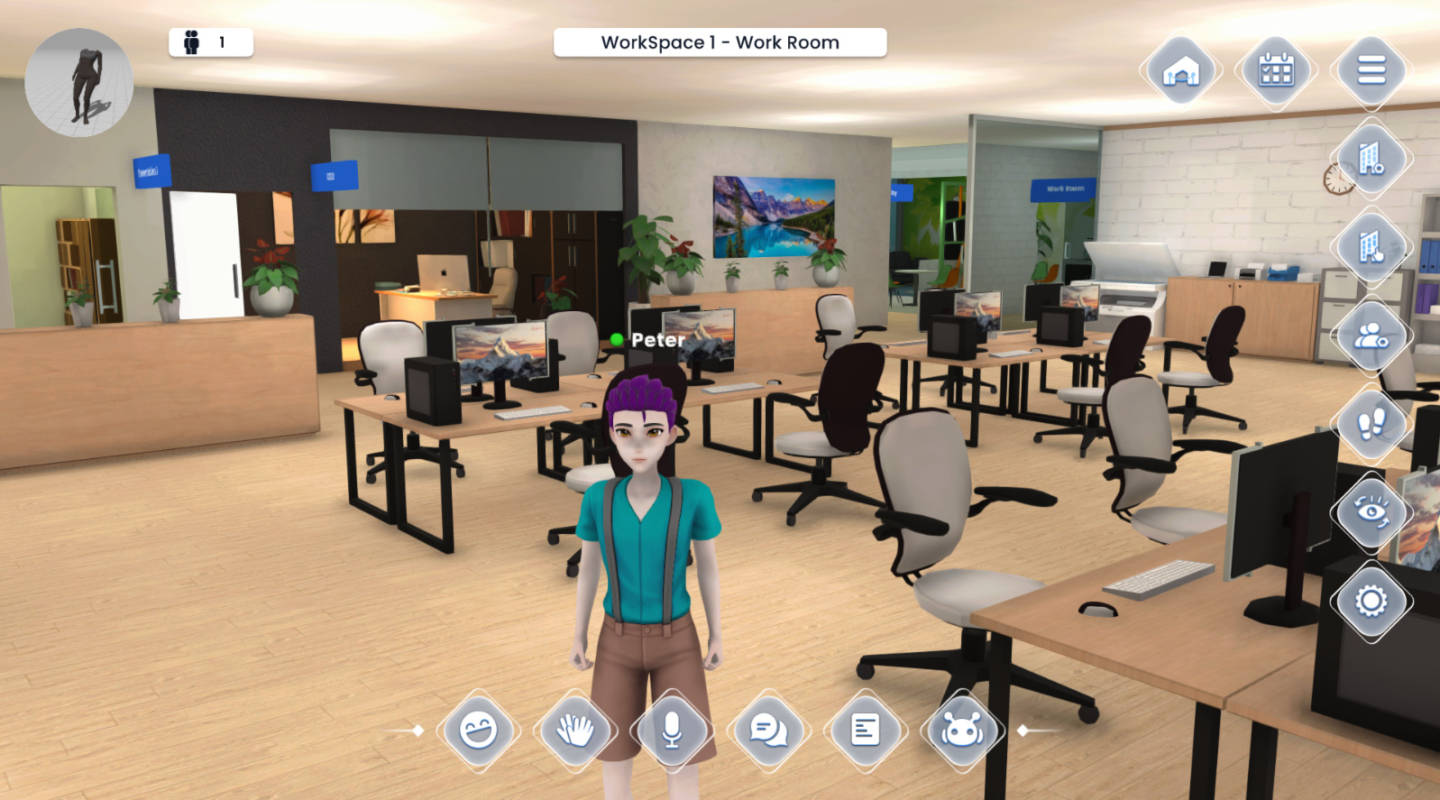Image resolution: width=1440 pixels, height=800 pixels.
Task: Click the WorkSpace 1 - Work Room label
Action: (x=720, y=42)
